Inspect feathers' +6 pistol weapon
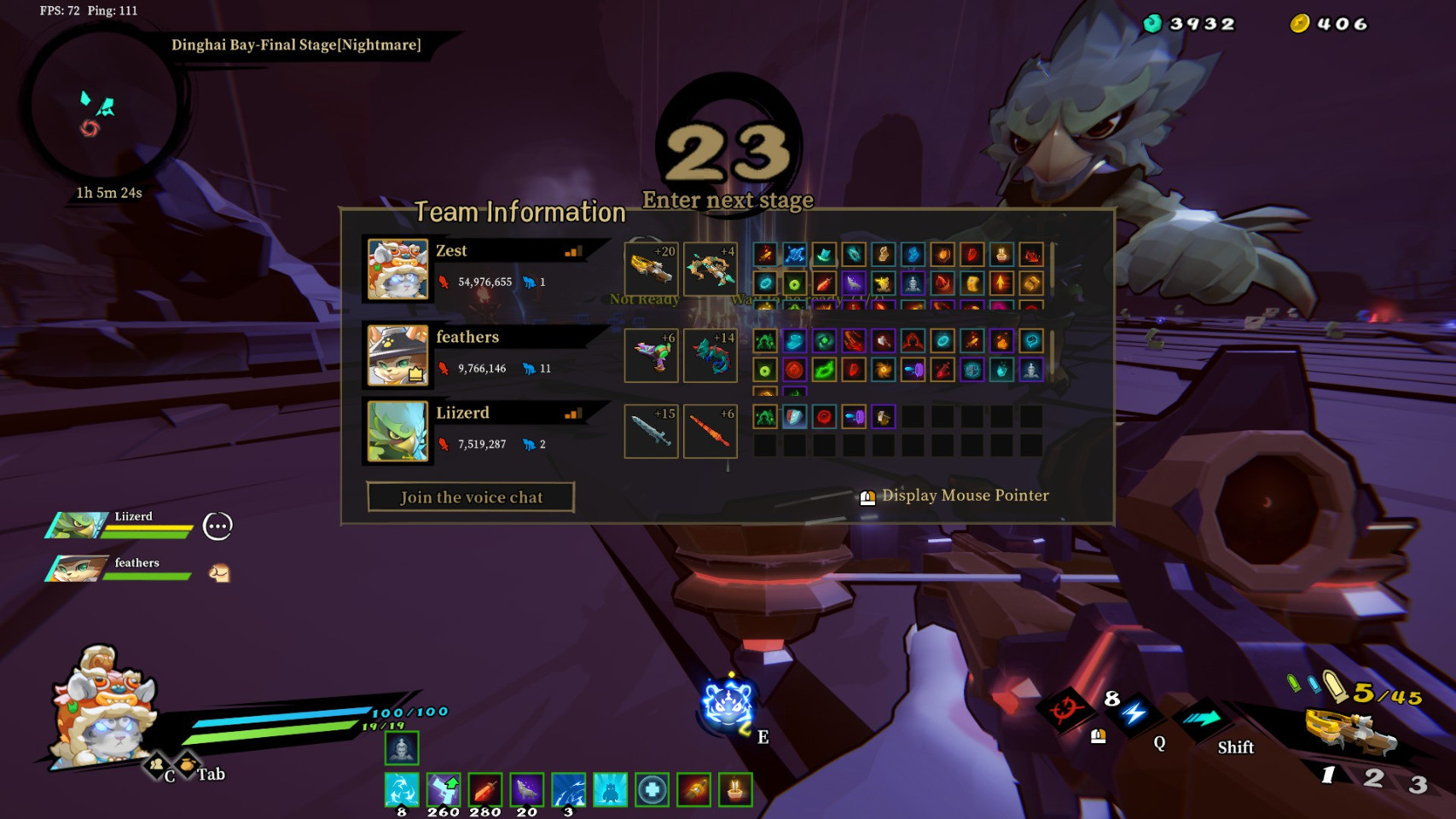The height and width of the screenshot is (819, 1456). click(x=651, y=355)
